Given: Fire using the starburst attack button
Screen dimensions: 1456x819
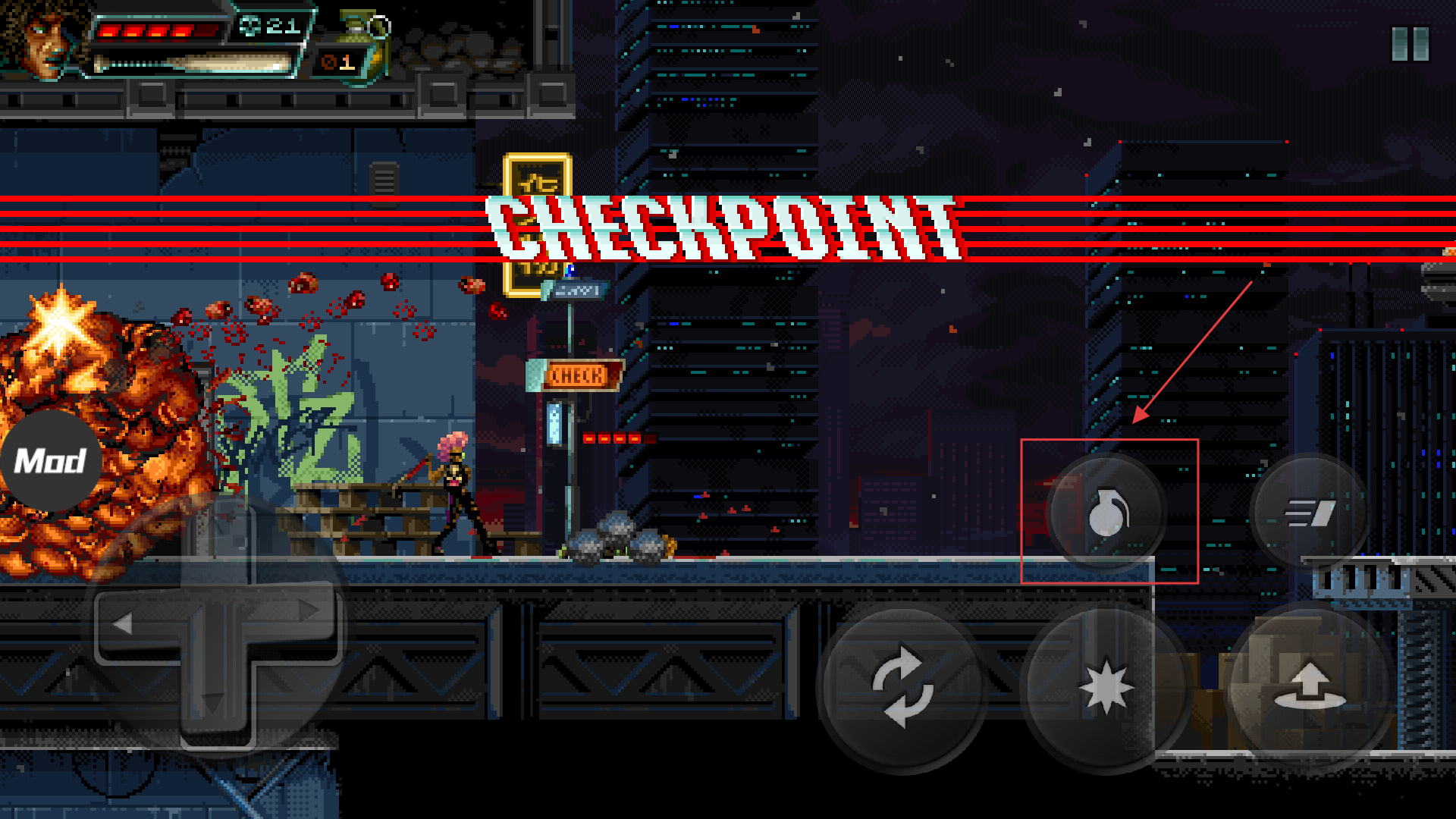Looking at the screenshot, I should pos(1106,687).
